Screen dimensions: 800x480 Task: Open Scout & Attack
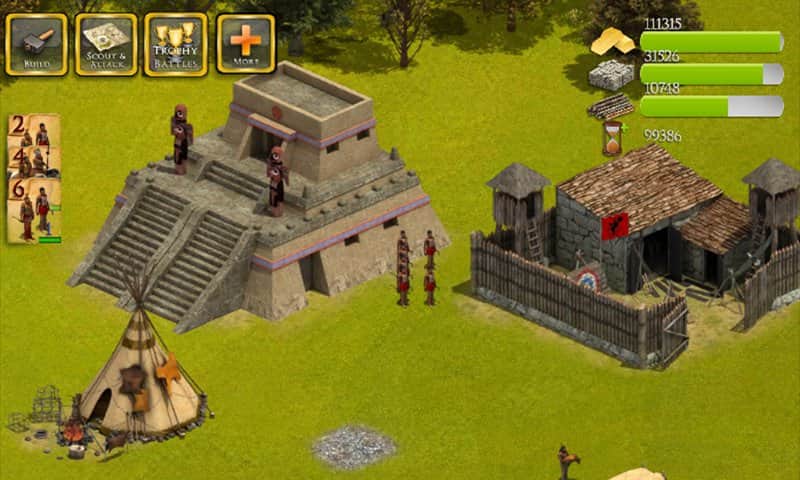pos(106,44)
